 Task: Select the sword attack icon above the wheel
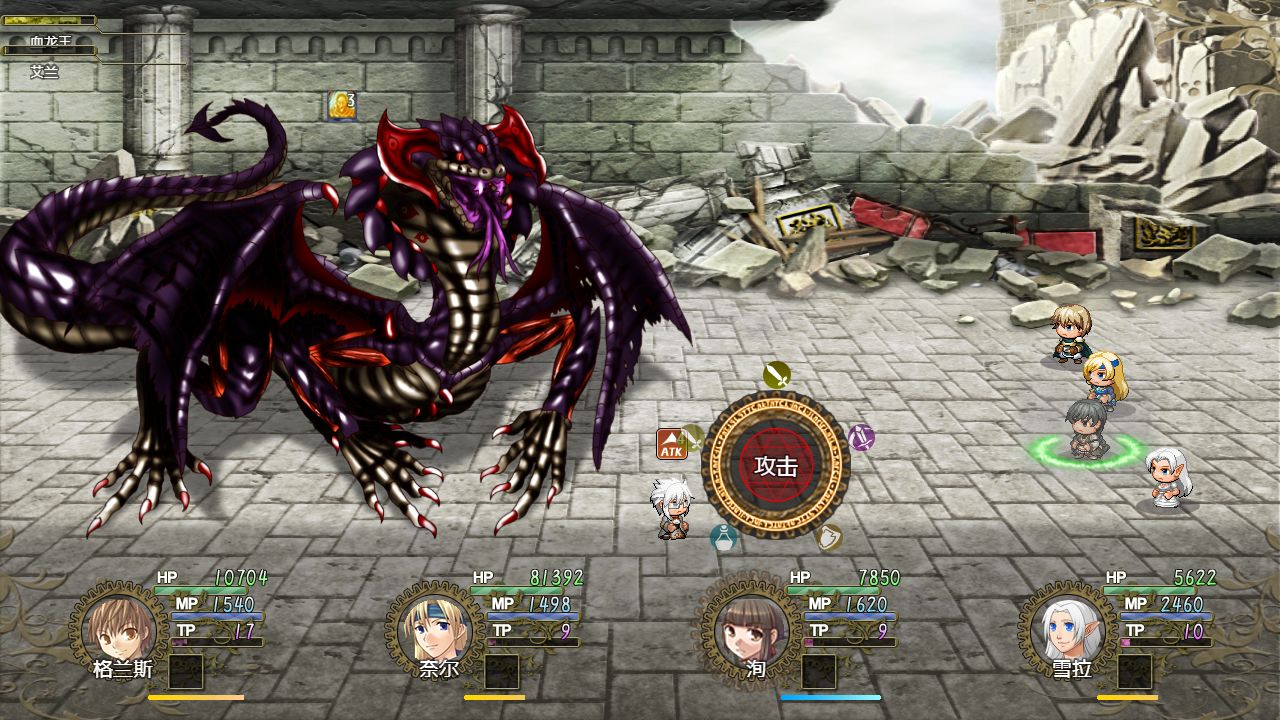point(777,375)
